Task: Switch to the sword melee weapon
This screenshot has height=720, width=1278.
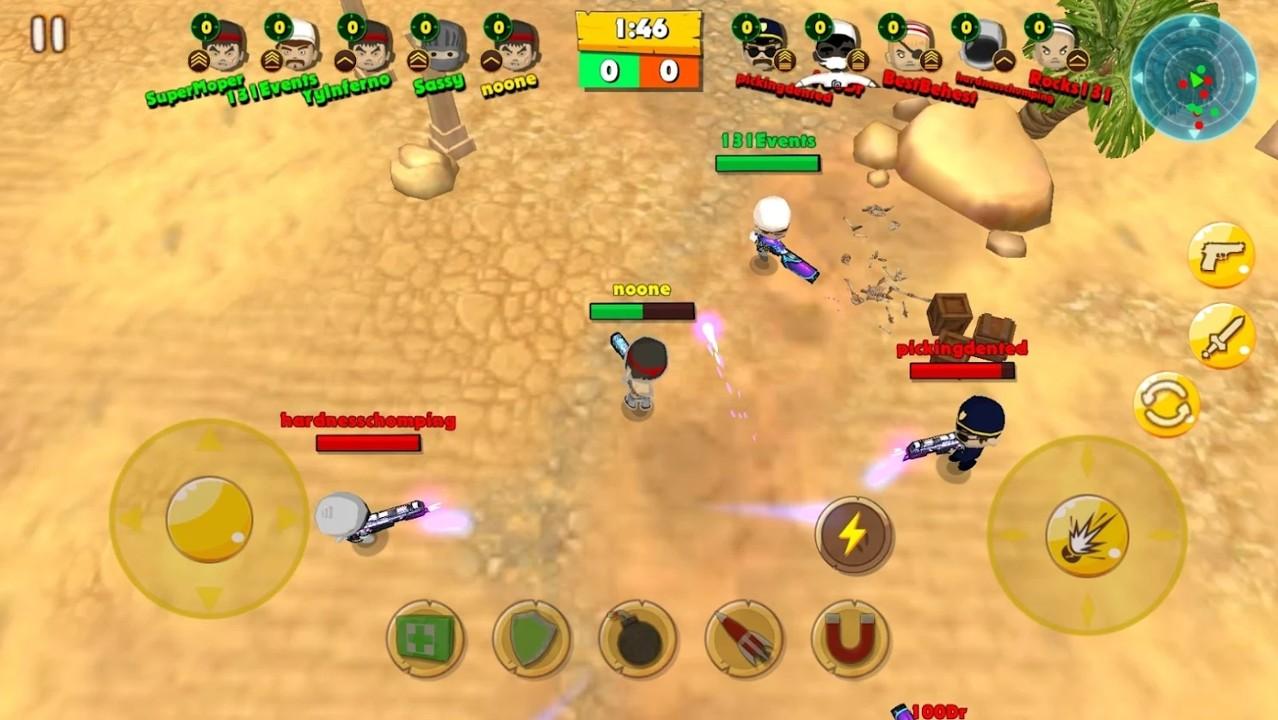Action: (1221, 336)
